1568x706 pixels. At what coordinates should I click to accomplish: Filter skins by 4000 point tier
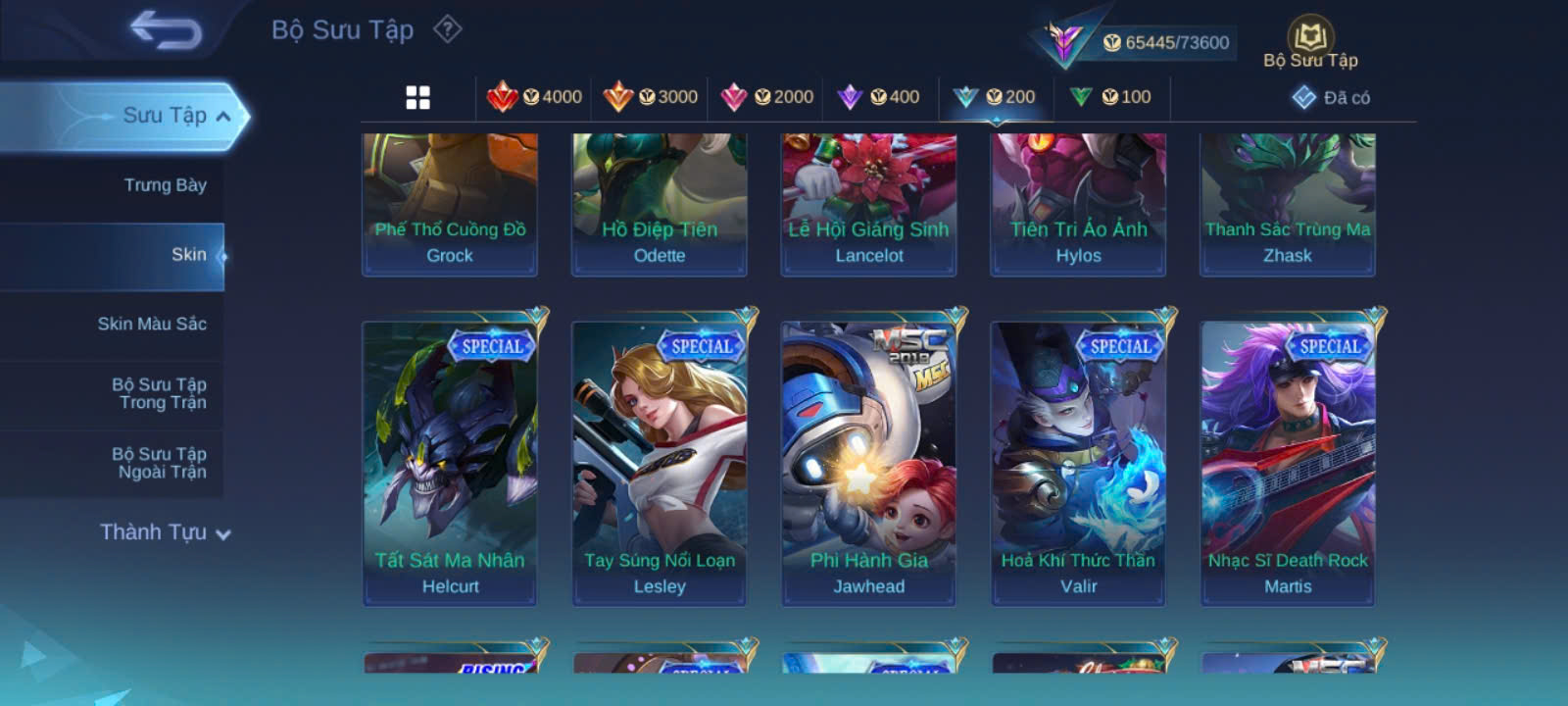(535, 97)
